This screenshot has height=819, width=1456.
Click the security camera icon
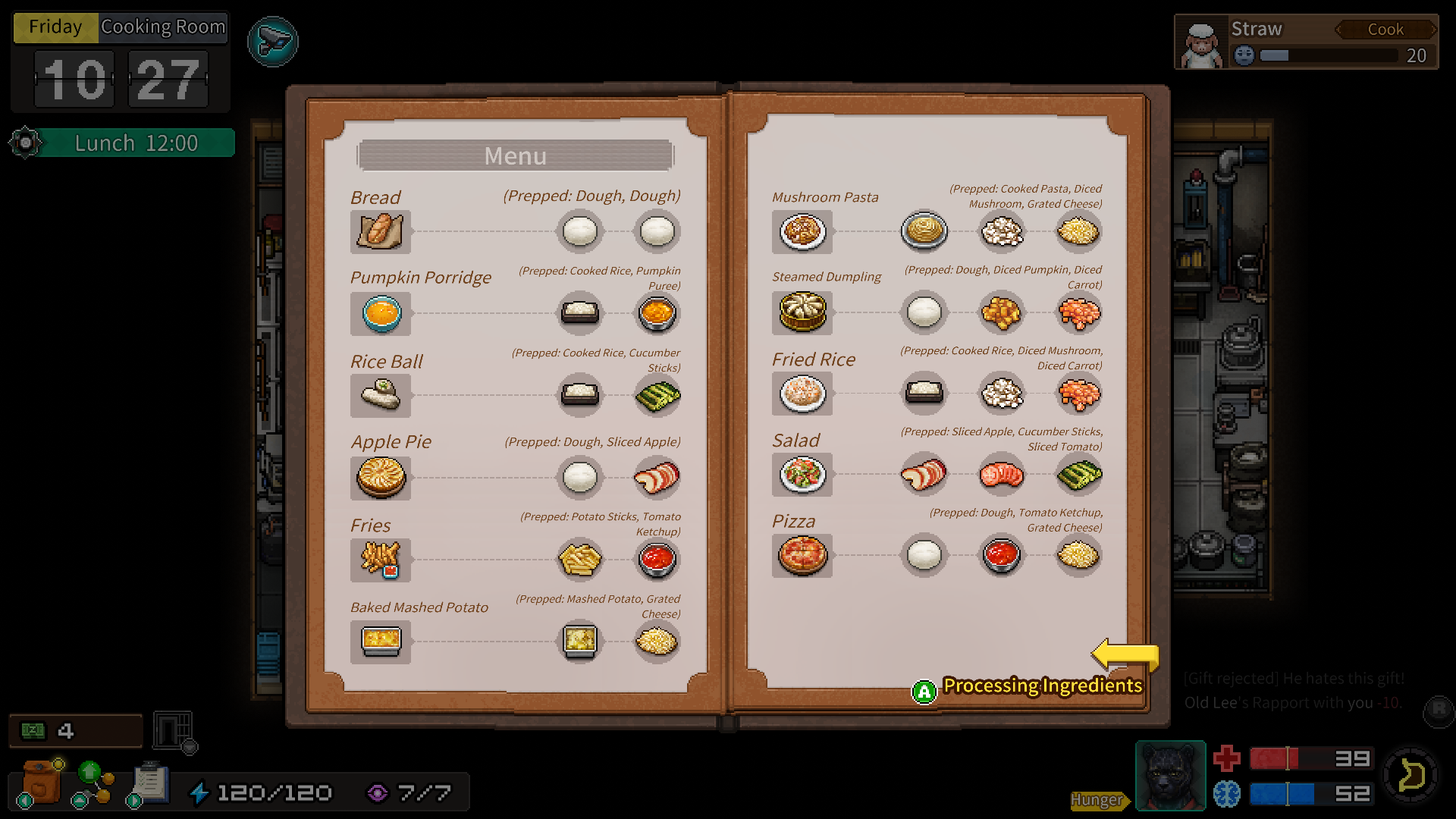273,42
